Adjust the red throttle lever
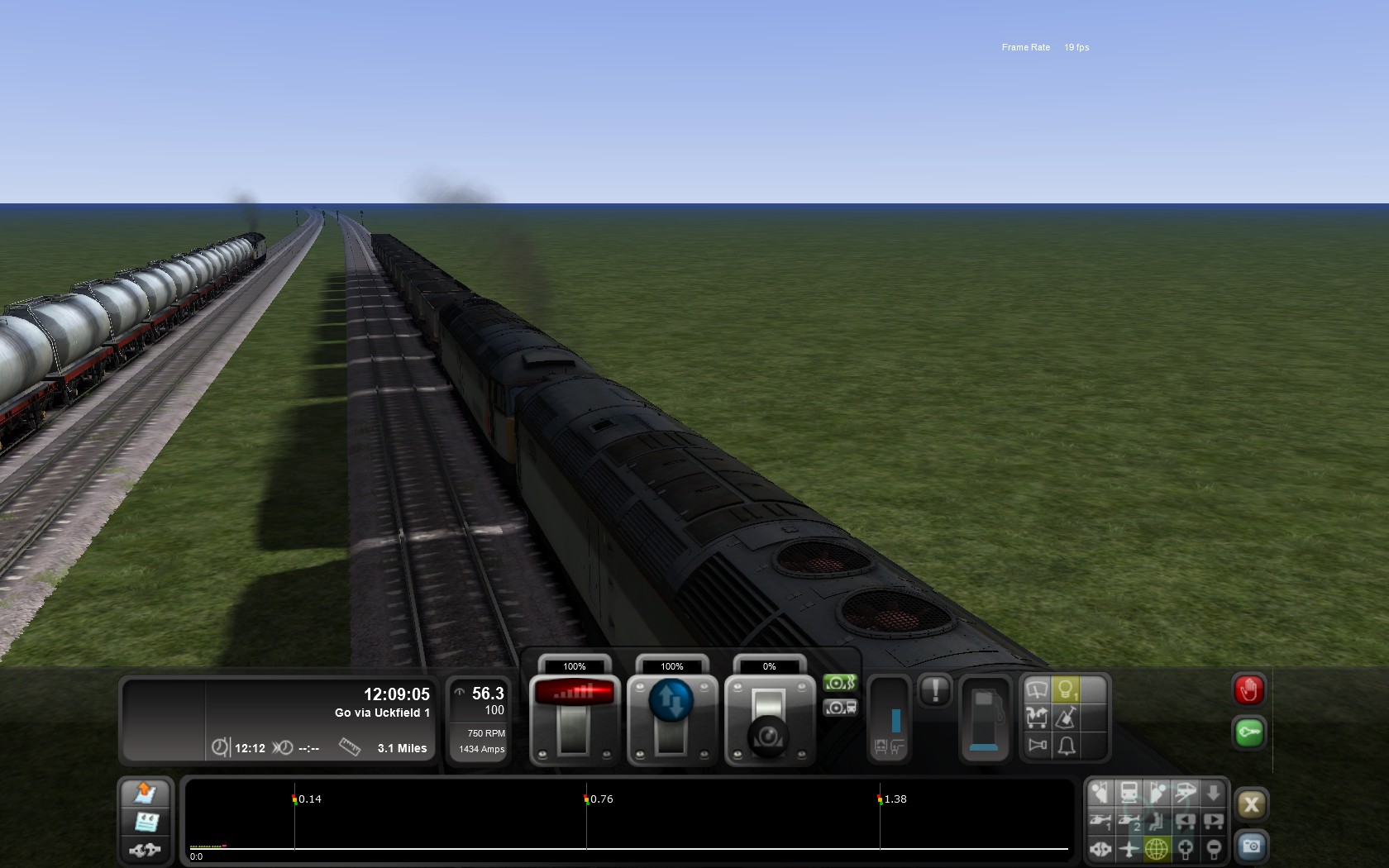 click(x=575, y=716)
